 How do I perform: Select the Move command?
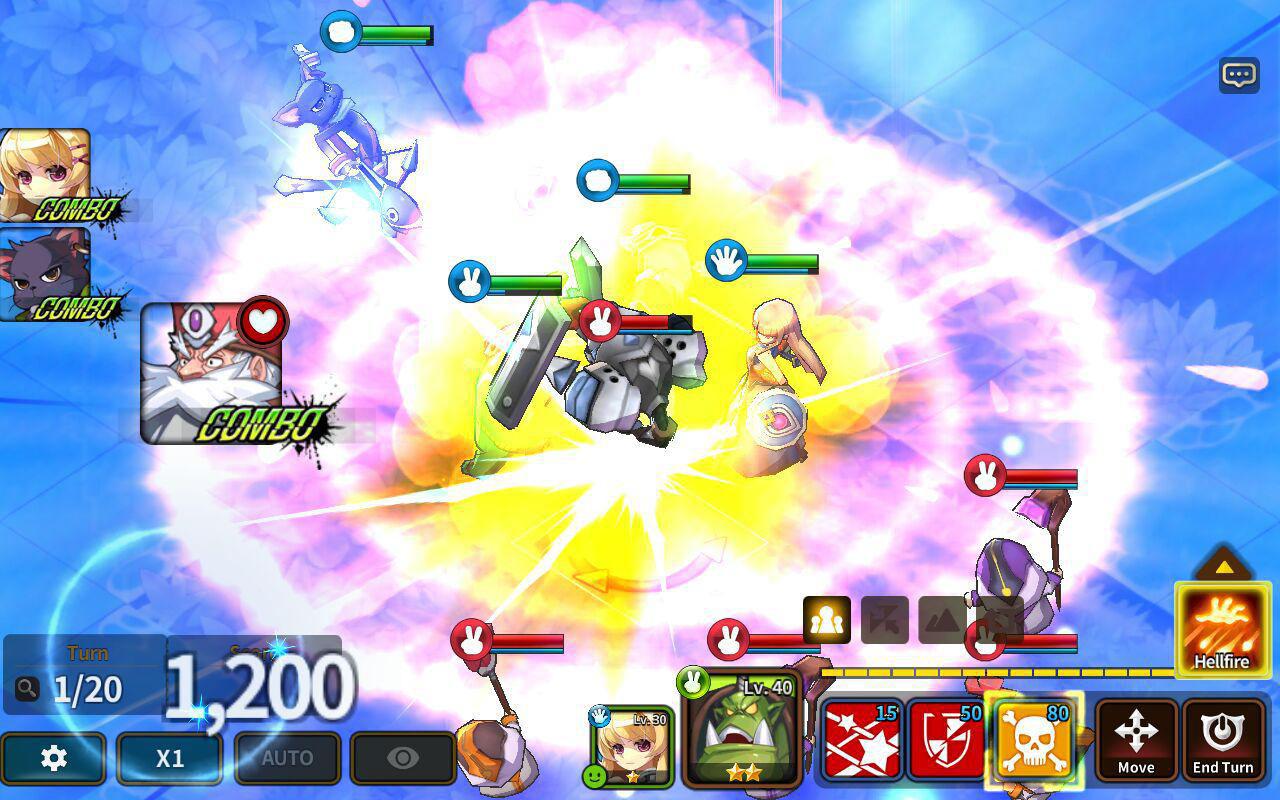coord(1136,739)
